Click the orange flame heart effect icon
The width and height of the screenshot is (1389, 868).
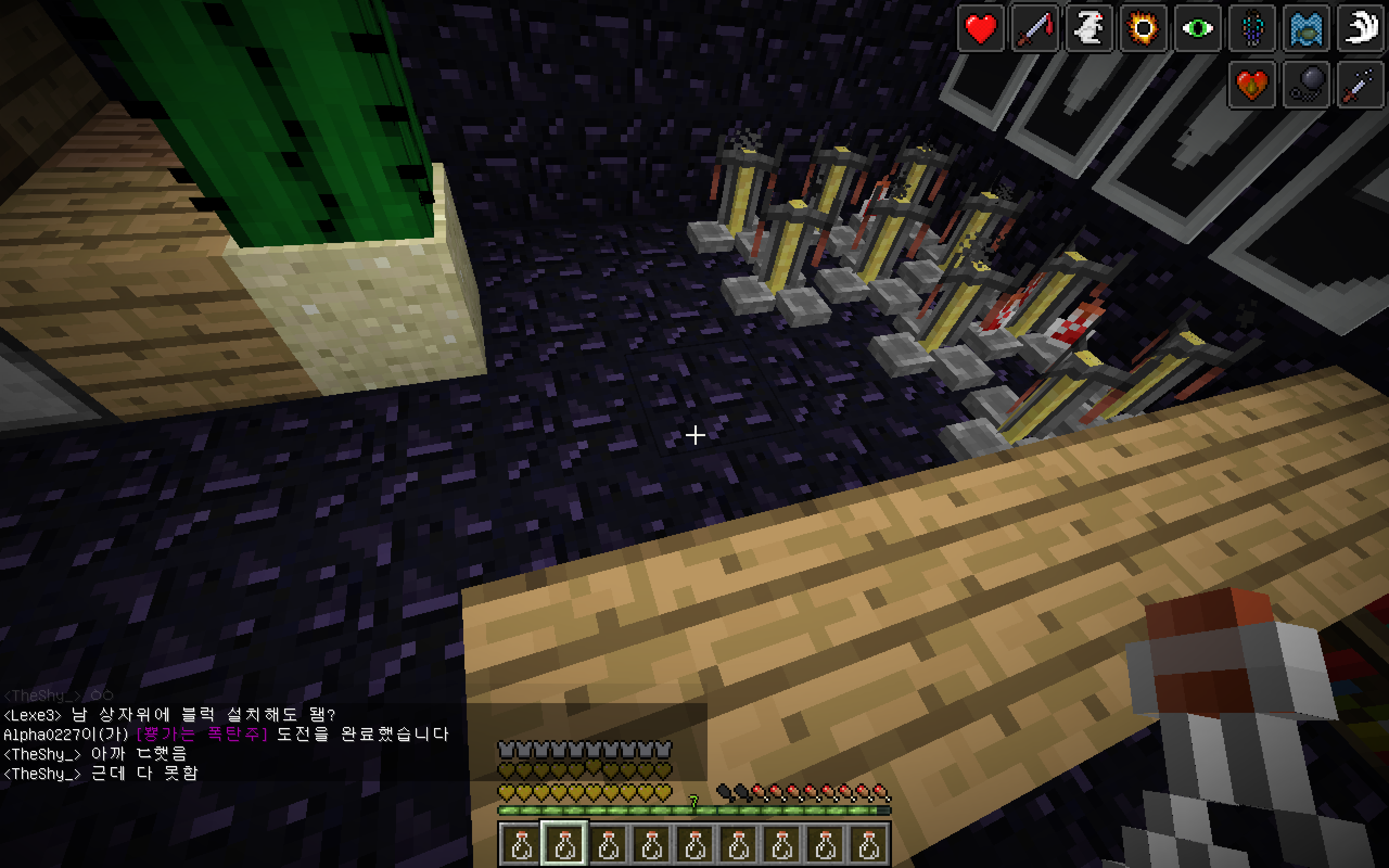[x=1252, y=85]
